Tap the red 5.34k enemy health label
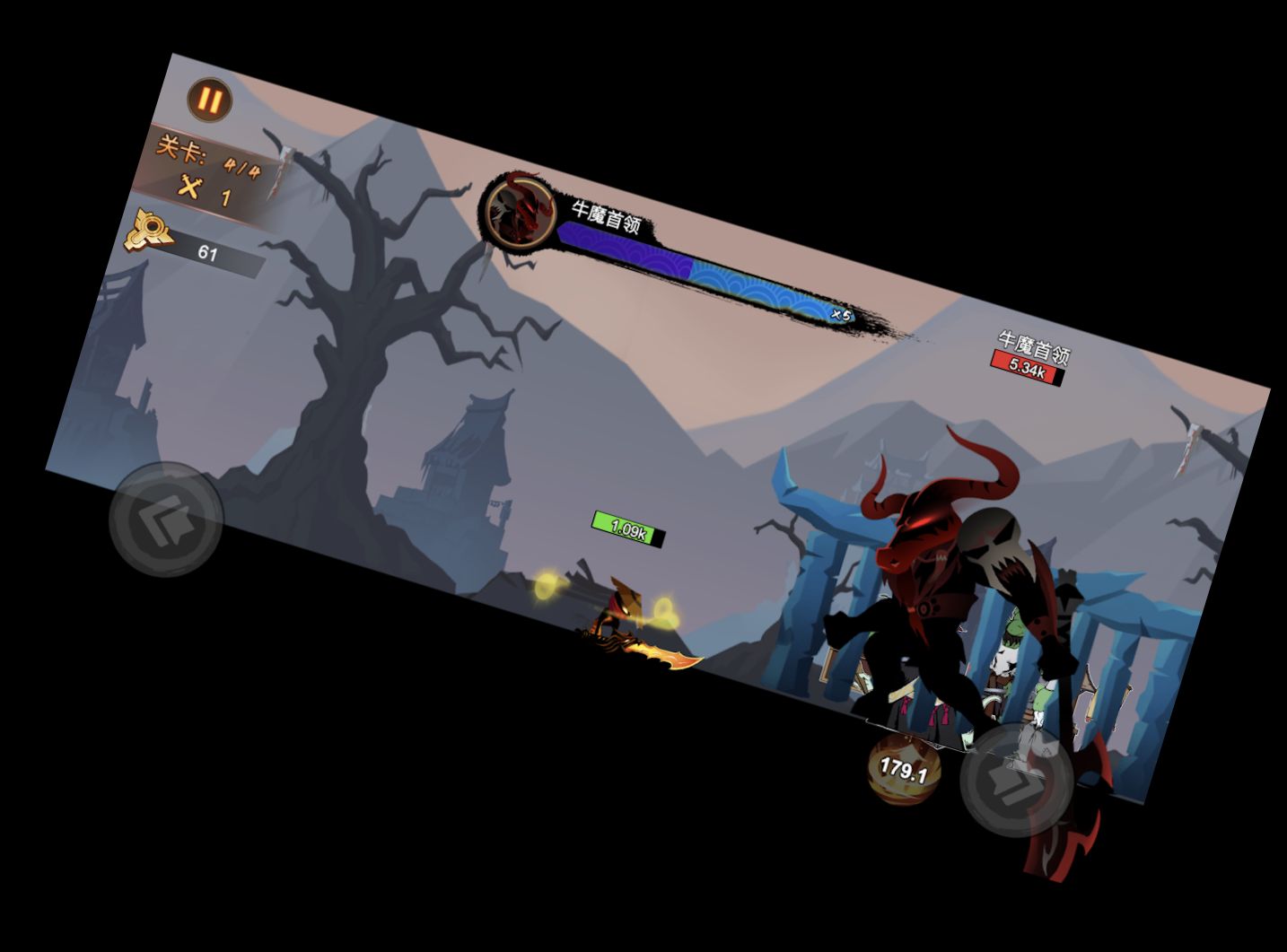Image resolution: width=1287 pixels, height=952 pixels. tap(1024, 364)
